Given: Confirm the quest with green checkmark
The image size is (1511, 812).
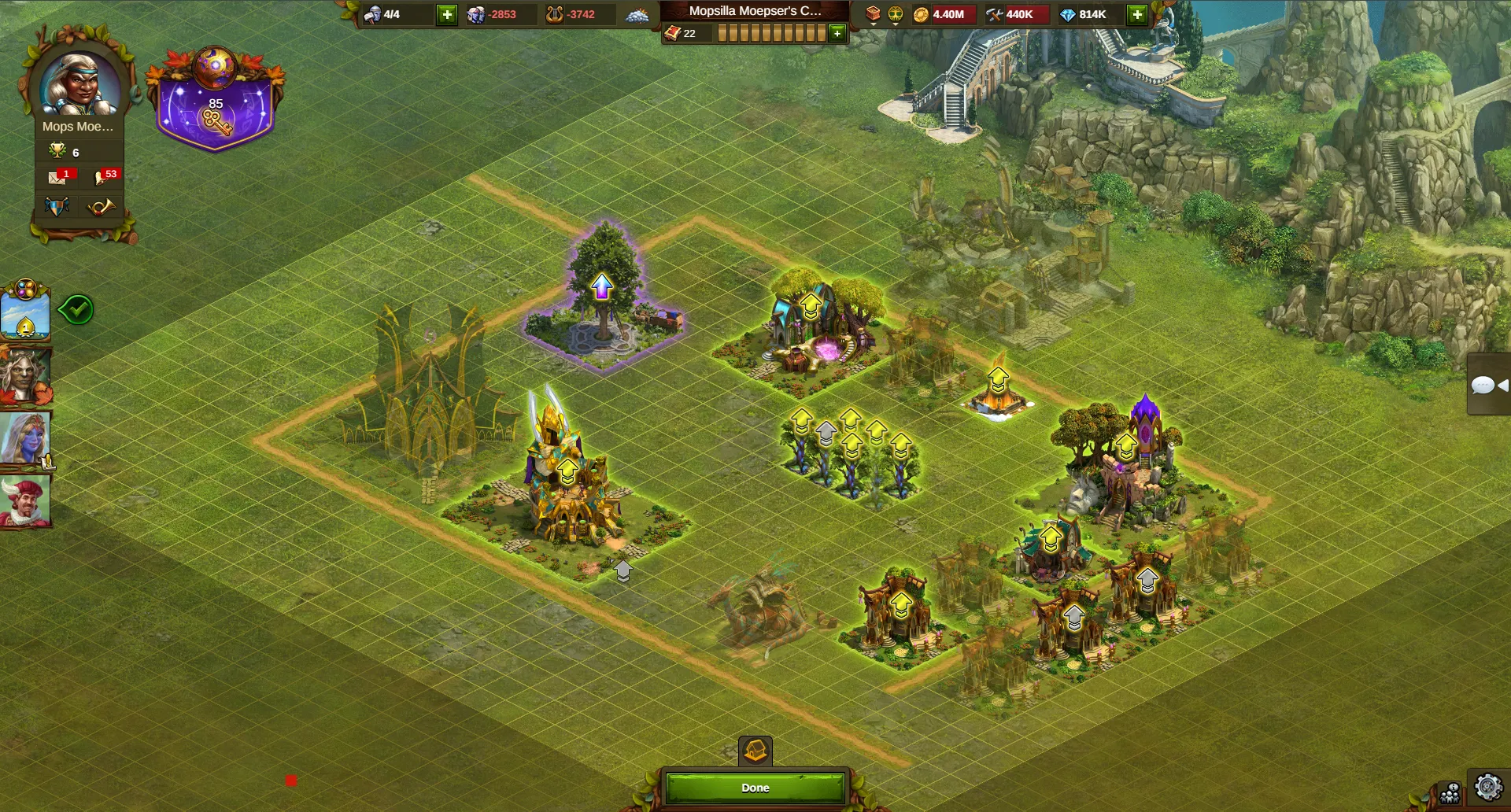Looking at the screenshot, I should (x=77, y=309).
